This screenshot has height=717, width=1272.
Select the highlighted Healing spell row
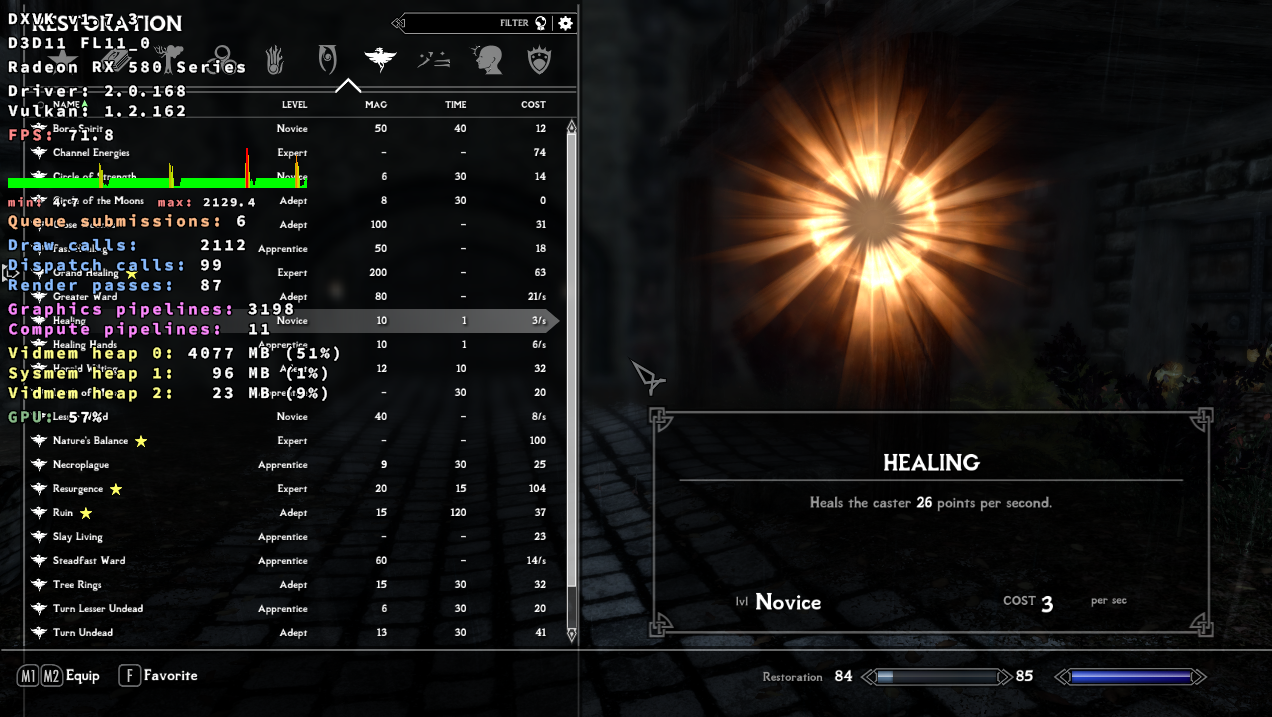point(290,321)
